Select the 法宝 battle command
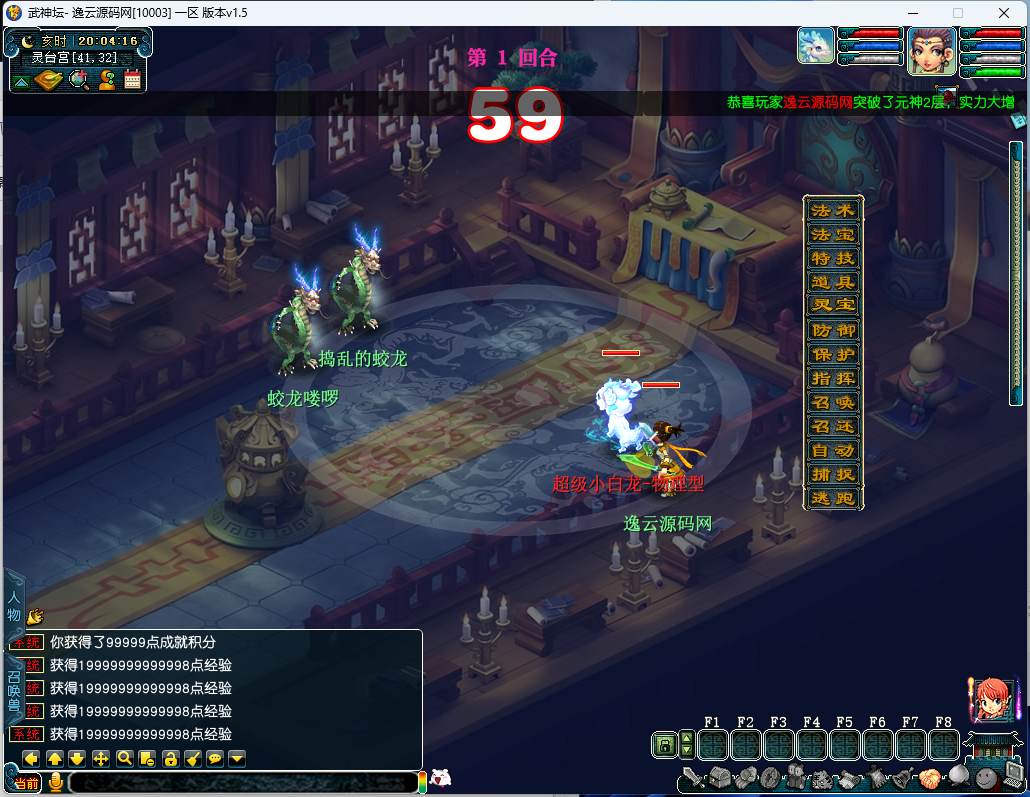The image size is (1030, 797). 833,235
